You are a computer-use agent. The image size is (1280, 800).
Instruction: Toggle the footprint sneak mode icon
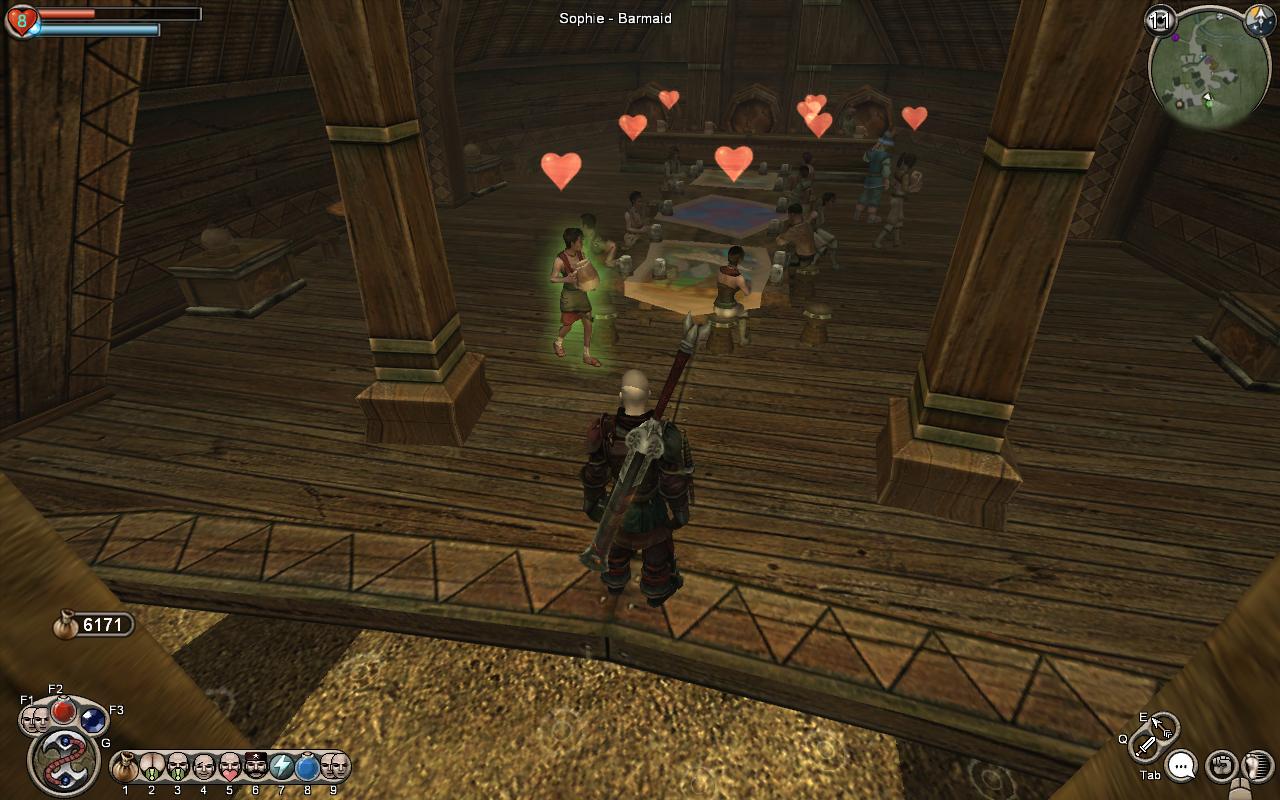[x=1255, y=767]
